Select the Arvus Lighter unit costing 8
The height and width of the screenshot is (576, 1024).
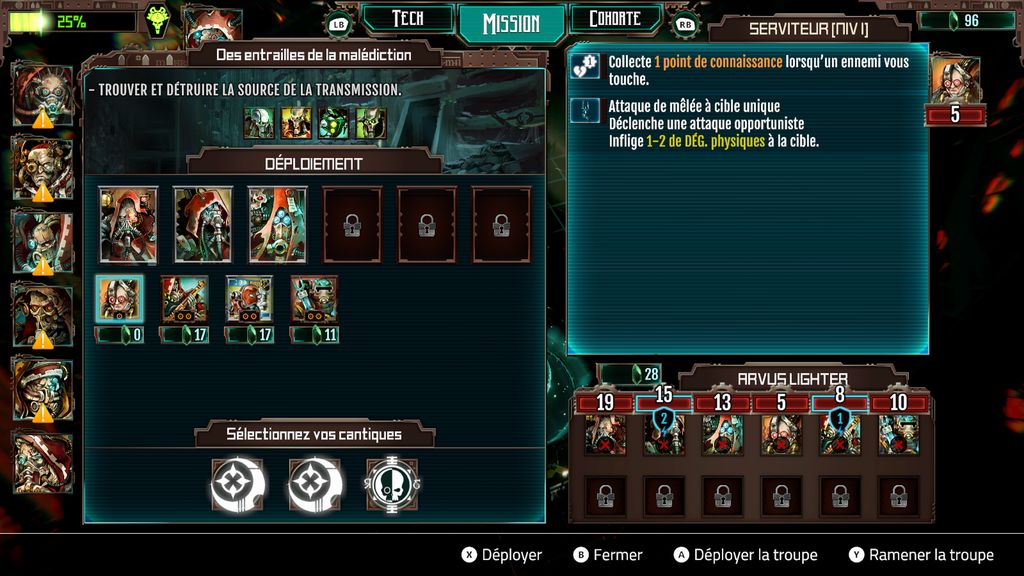coord(840,436)
